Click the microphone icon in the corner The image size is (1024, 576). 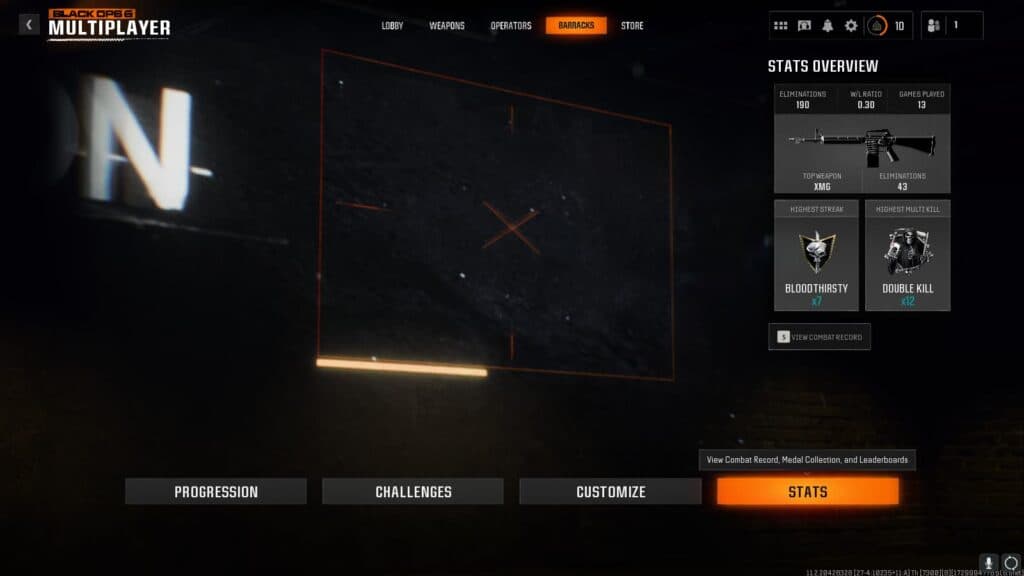pyautogui.click(x=988, y=563)
